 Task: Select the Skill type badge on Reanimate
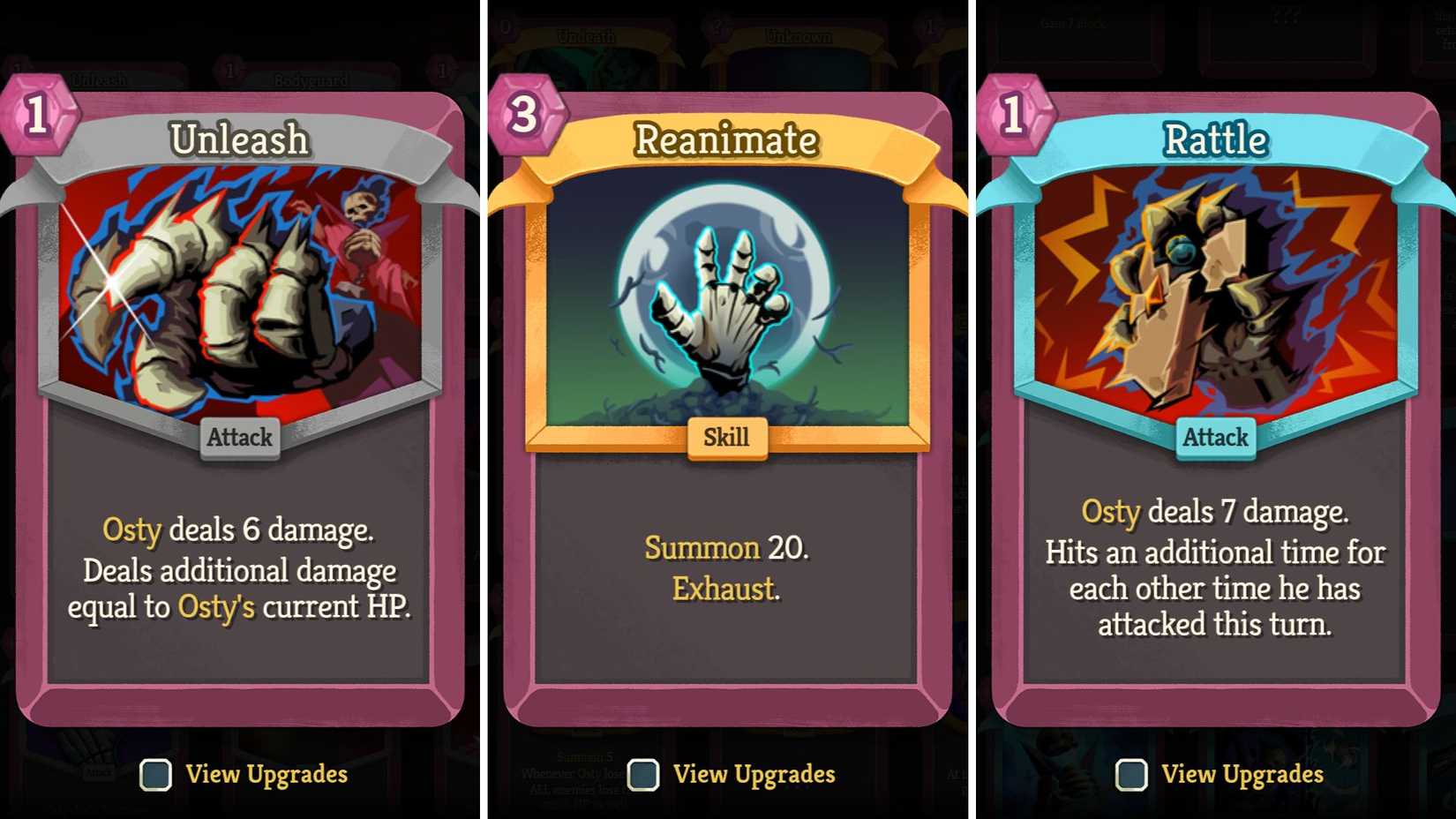tap(727, 436)
